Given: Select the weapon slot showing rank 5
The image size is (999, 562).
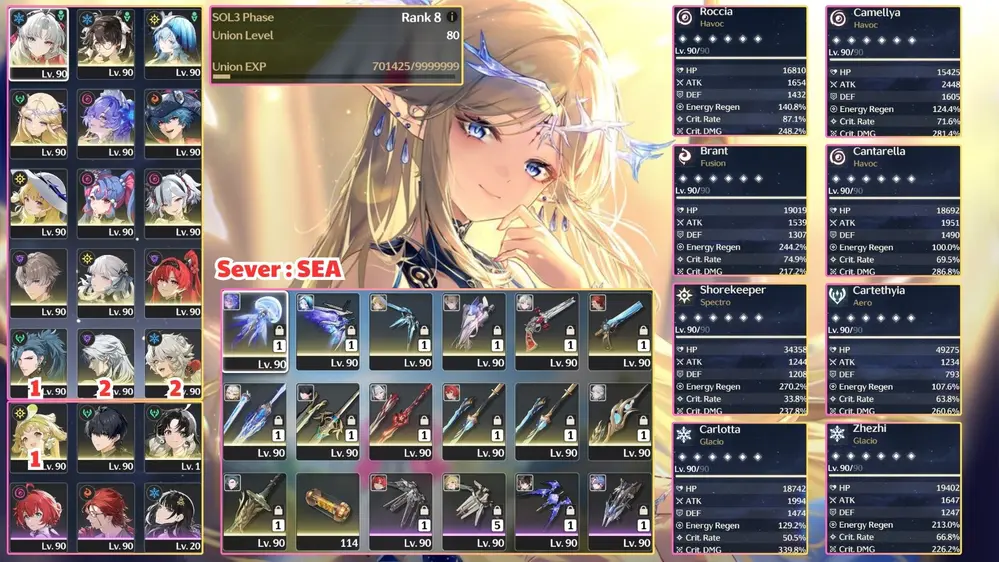Looking at the screenshot, I should click(475, 511).
